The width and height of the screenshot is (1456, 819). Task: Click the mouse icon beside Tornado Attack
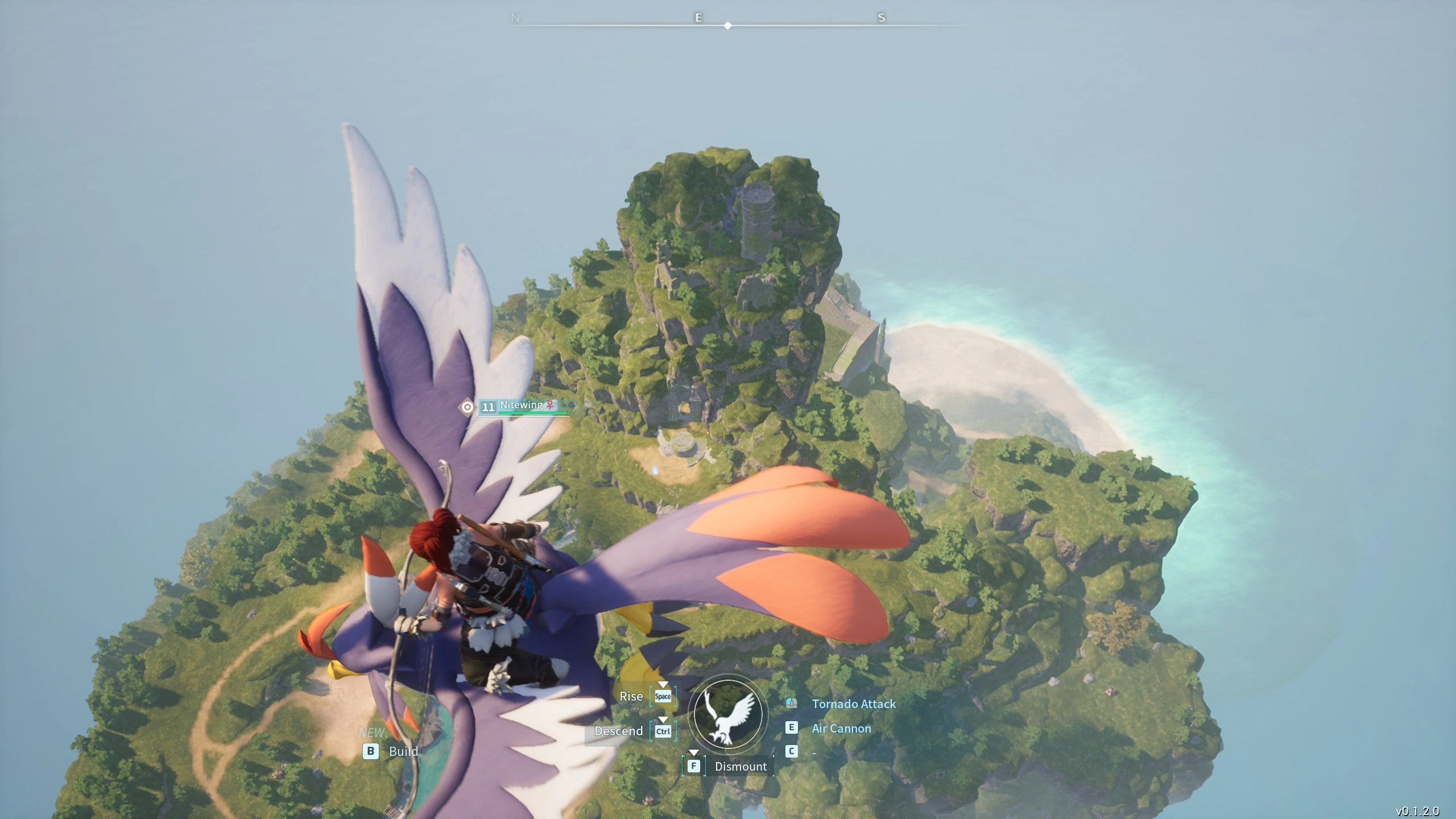pos(791,704)
